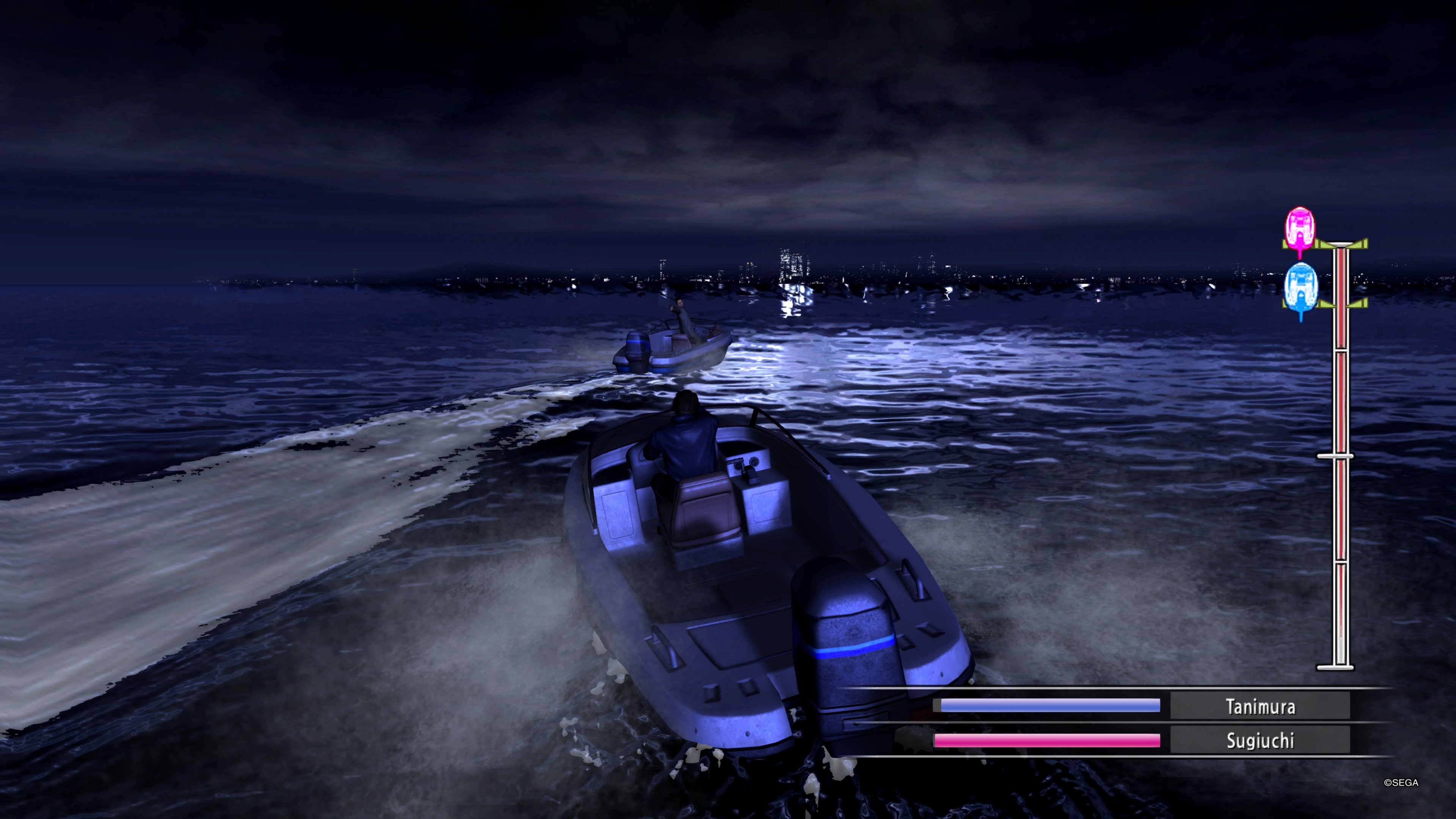
Task: Select the Sugiuchi name plate
Action: tap(1260, 741)
